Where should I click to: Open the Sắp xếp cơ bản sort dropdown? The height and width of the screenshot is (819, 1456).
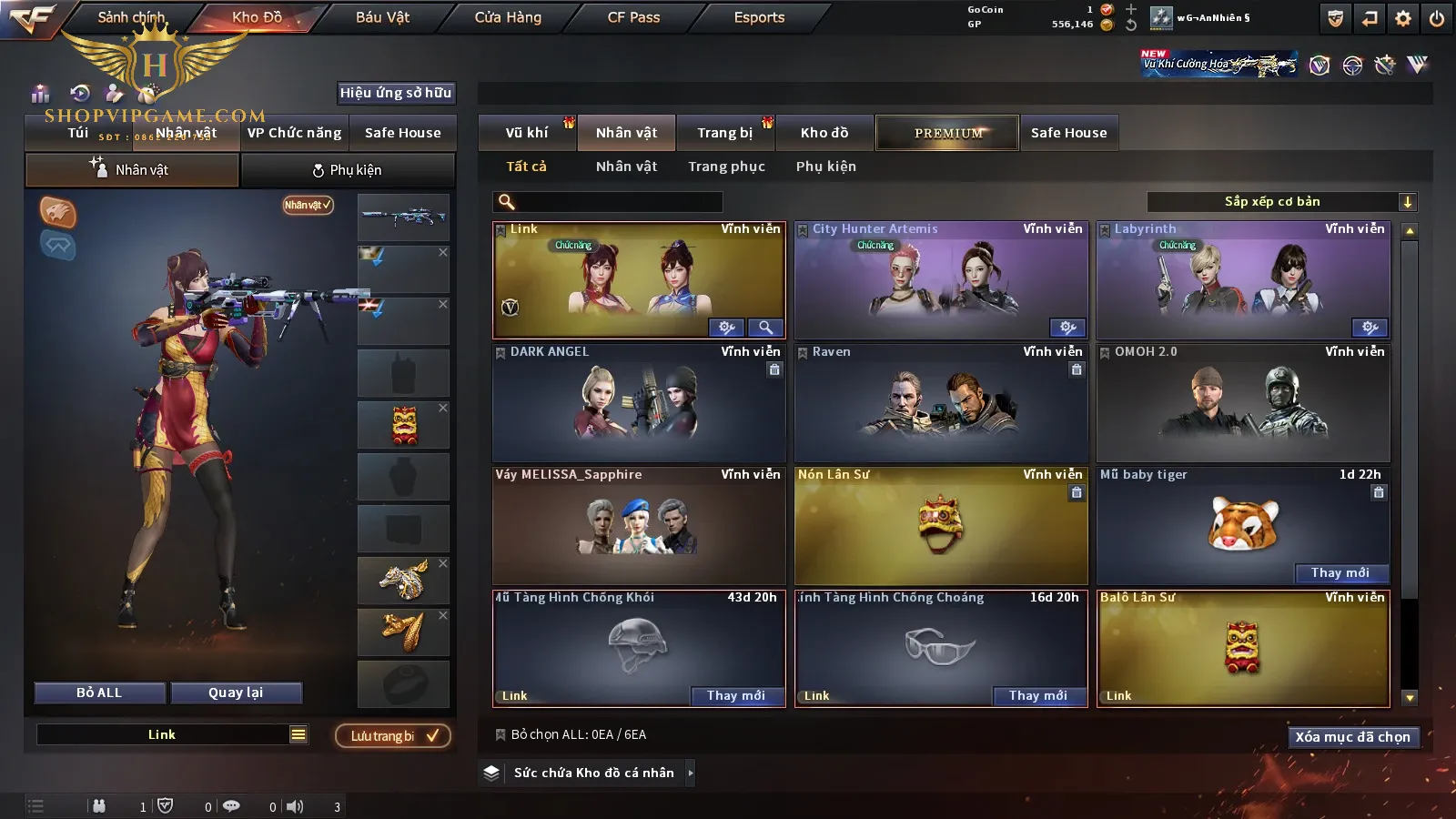point(1281,202)
